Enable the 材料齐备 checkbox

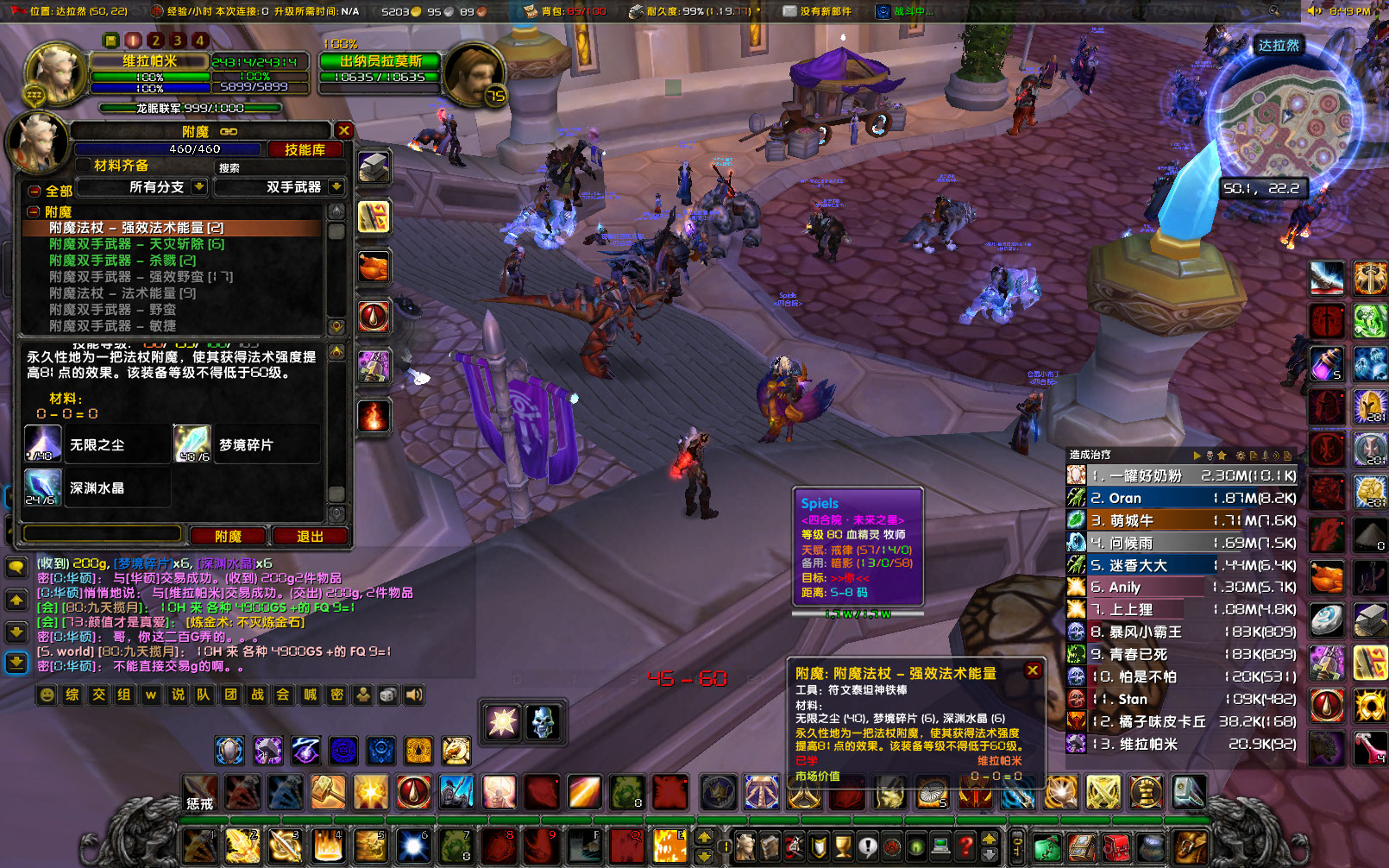83,166
